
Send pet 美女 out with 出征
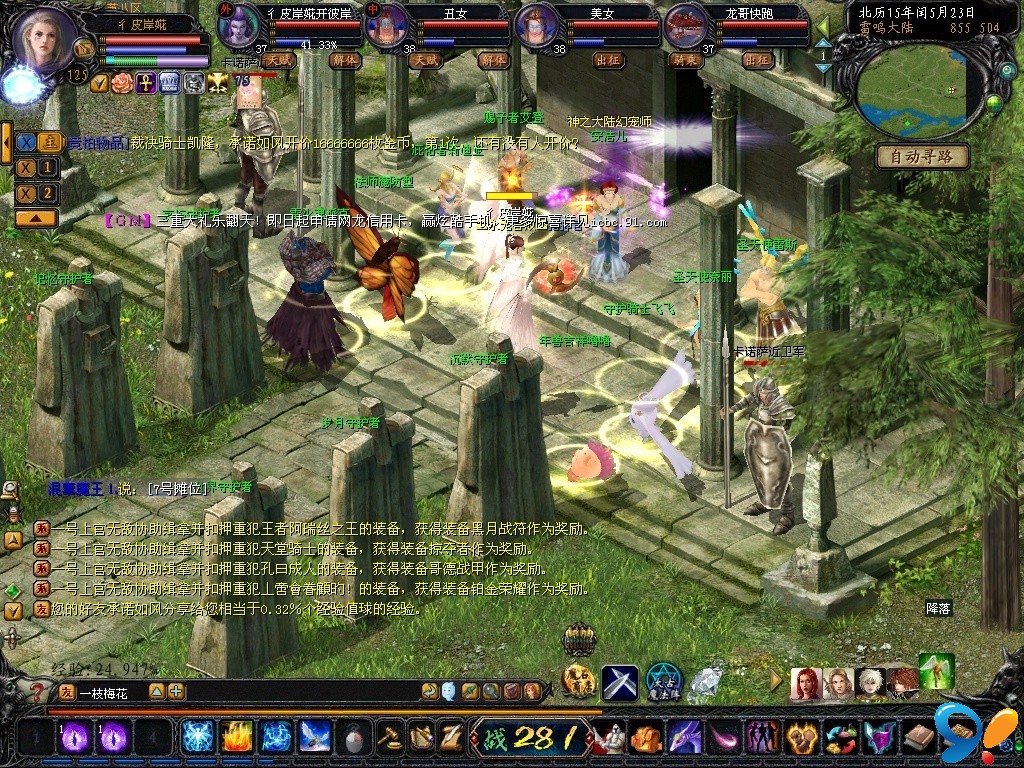tap(608, 60)
